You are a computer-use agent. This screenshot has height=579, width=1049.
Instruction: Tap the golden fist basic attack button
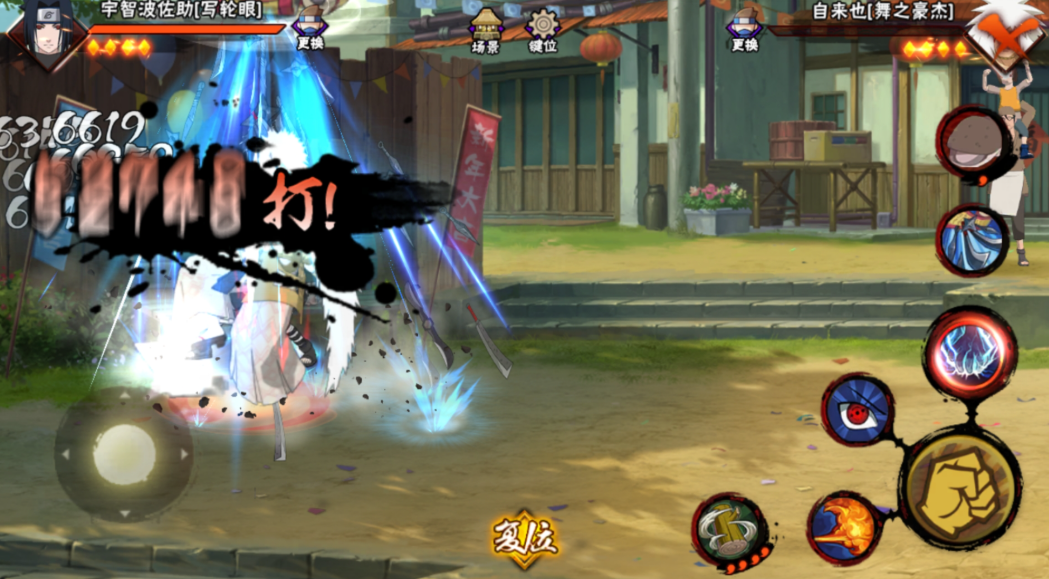pyautogui.click(x=959, y=487)
